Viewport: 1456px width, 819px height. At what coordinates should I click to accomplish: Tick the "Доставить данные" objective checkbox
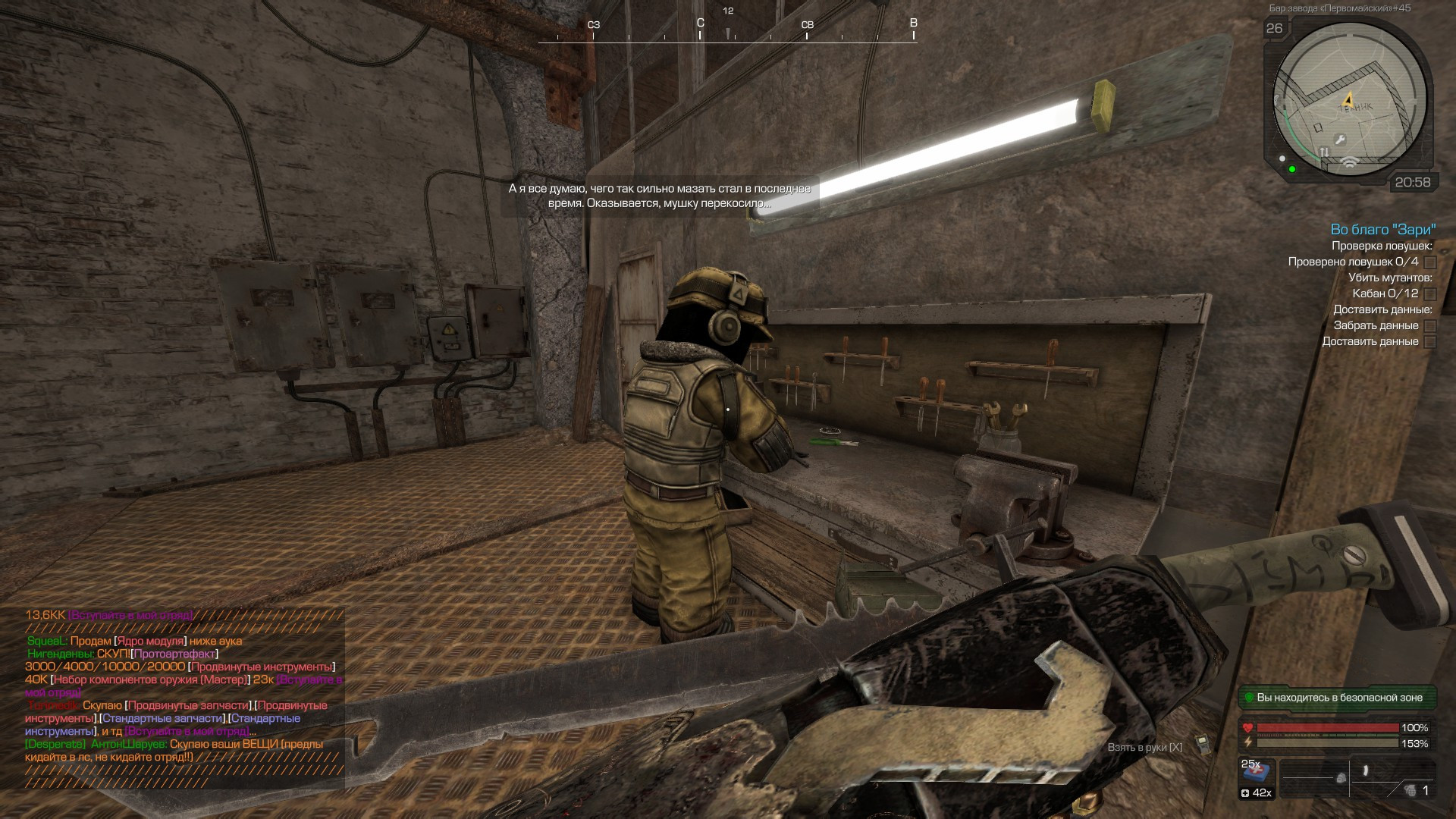(x=1430, y=342)
